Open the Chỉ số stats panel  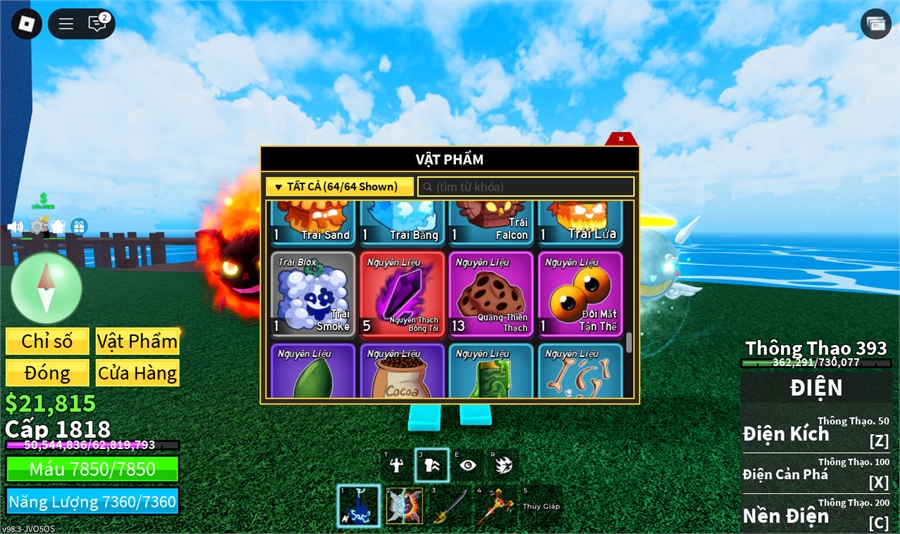tap(47, 341)
